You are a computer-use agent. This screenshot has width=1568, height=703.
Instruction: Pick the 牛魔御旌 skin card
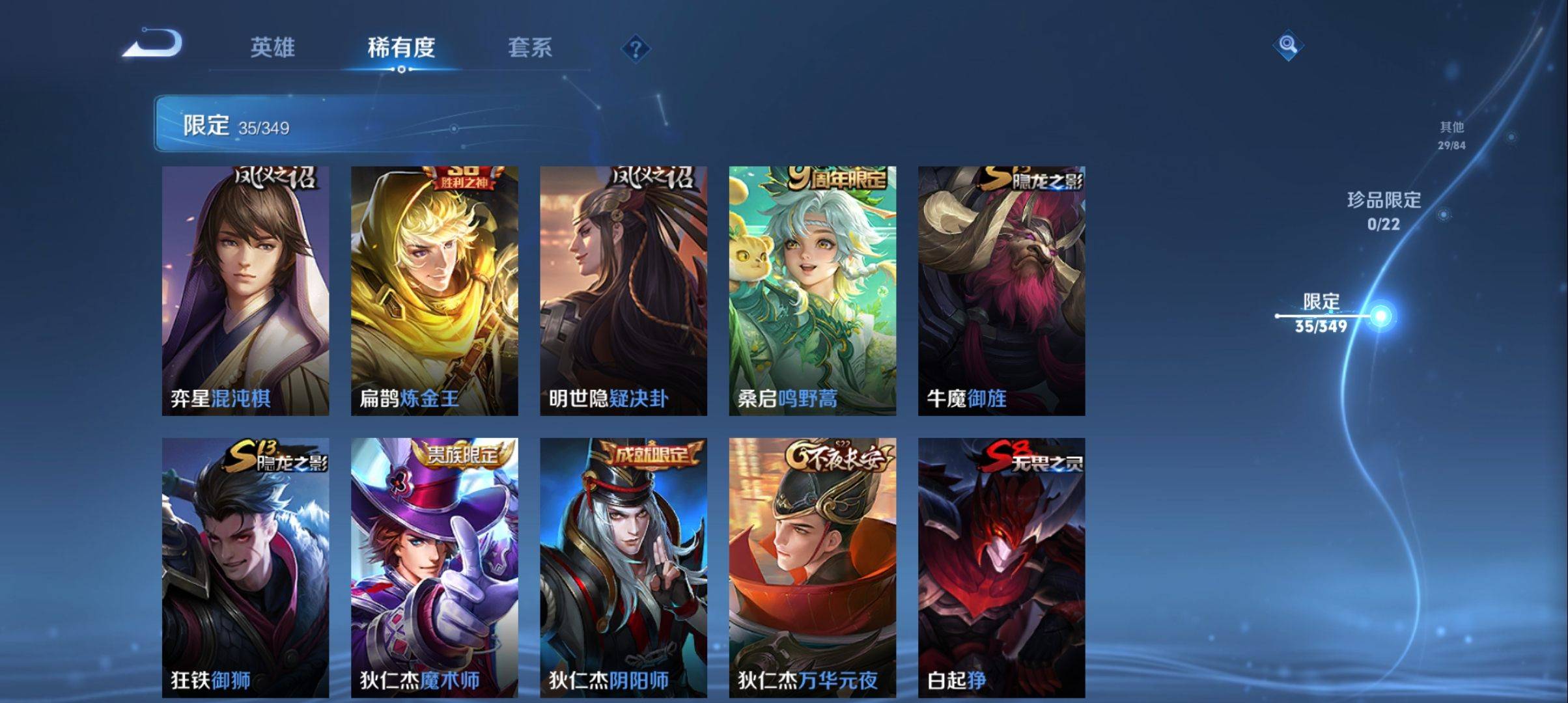click(x=1001, y=290)
